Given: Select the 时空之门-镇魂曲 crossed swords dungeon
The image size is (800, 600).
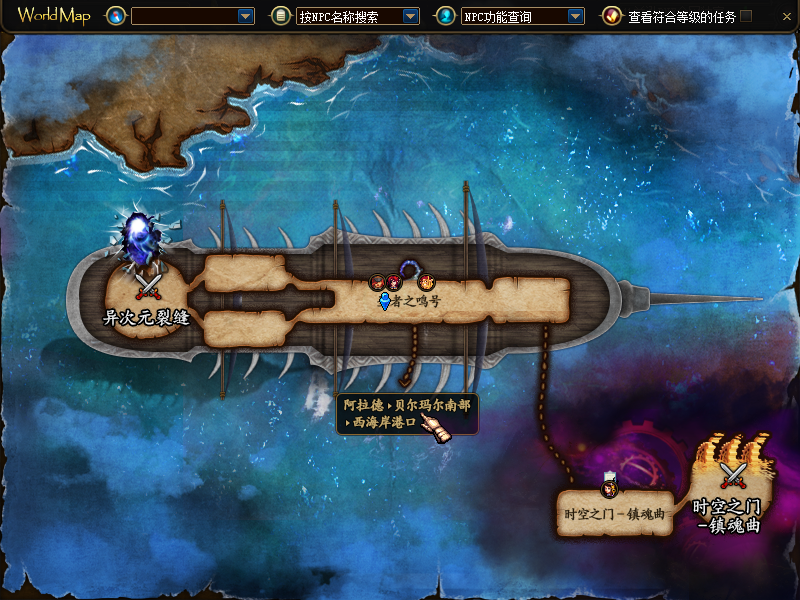Looking at the screenshot, I should [734, 475].
